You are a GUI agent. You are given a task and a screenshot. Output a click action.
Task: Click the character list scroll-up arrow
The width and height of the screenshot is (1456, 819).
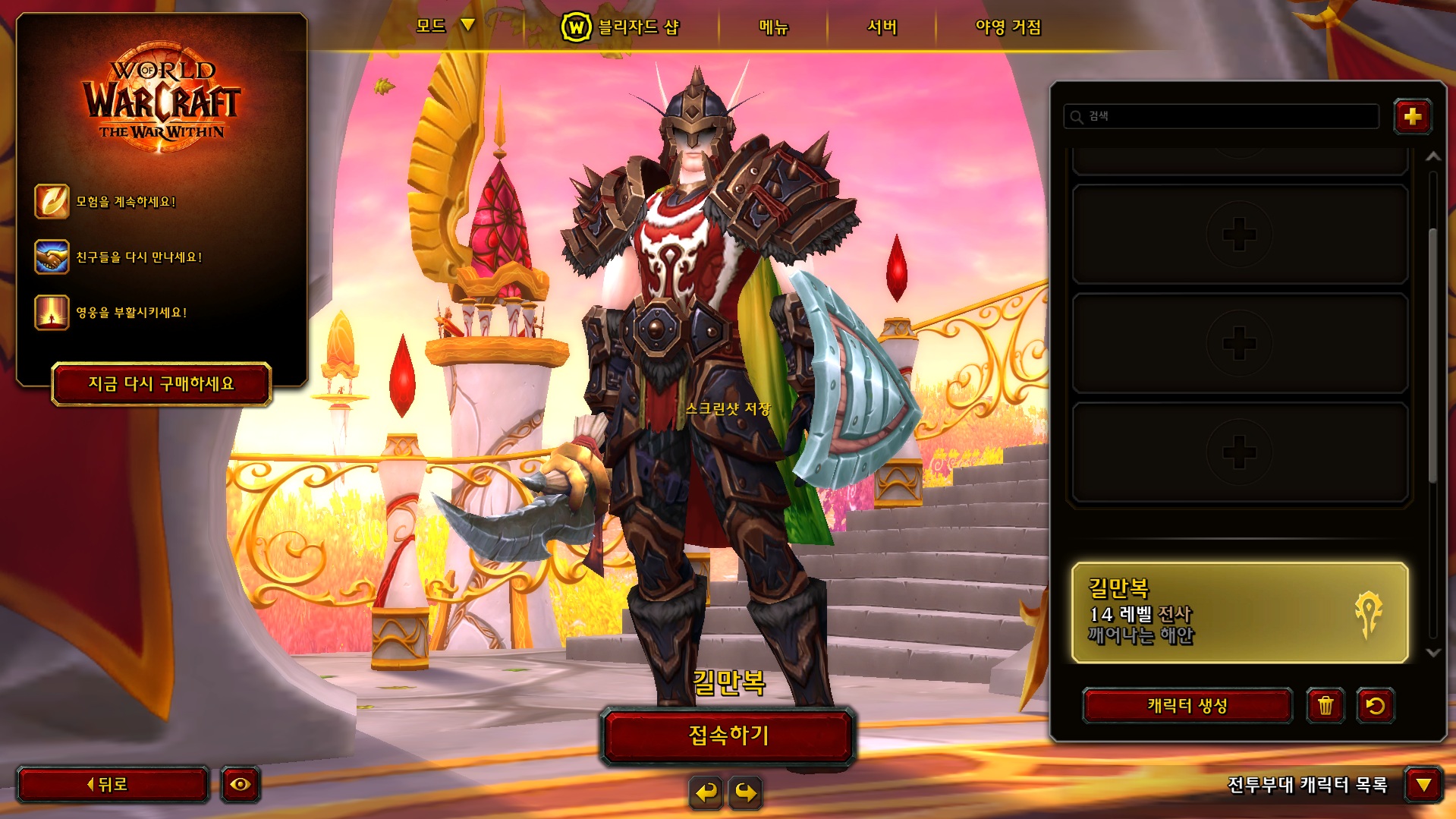1433,157
